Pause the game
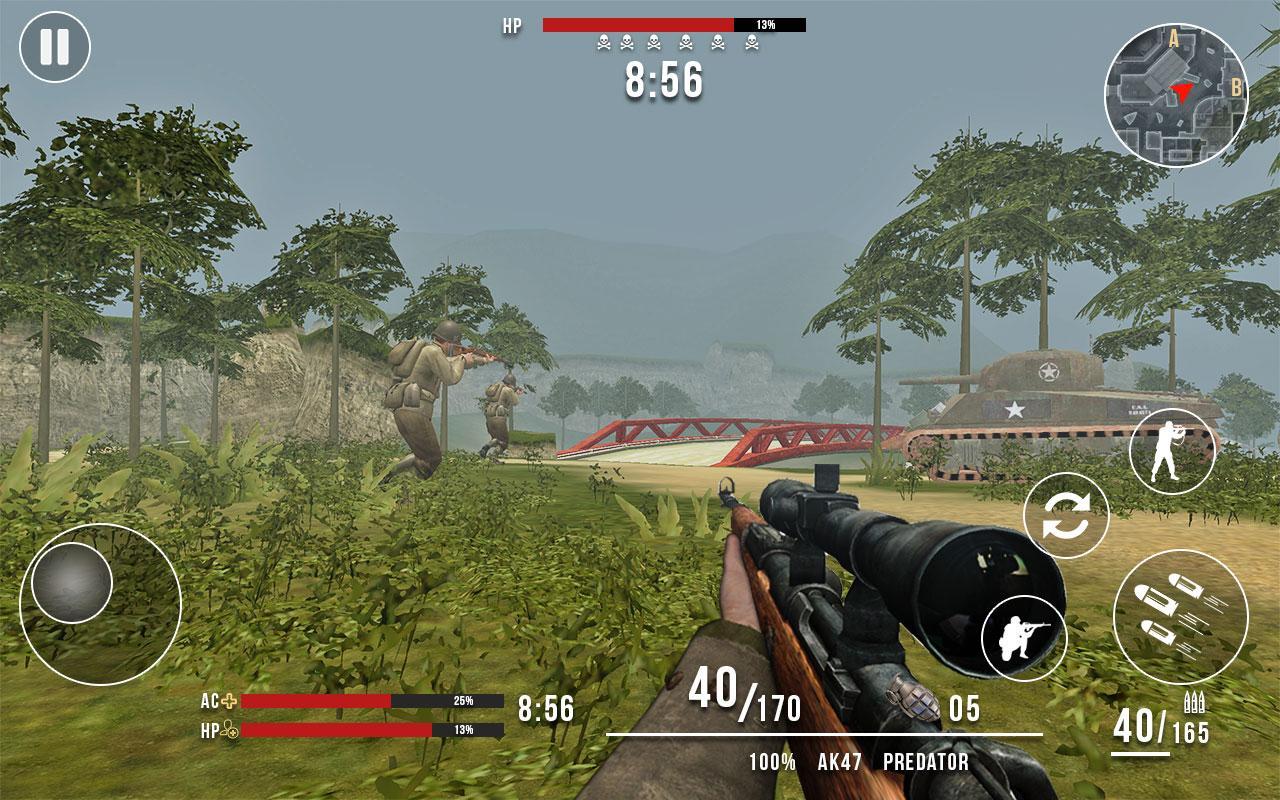Image resolution: width=1280 pixels, height=800 pixels. (55, 47)
